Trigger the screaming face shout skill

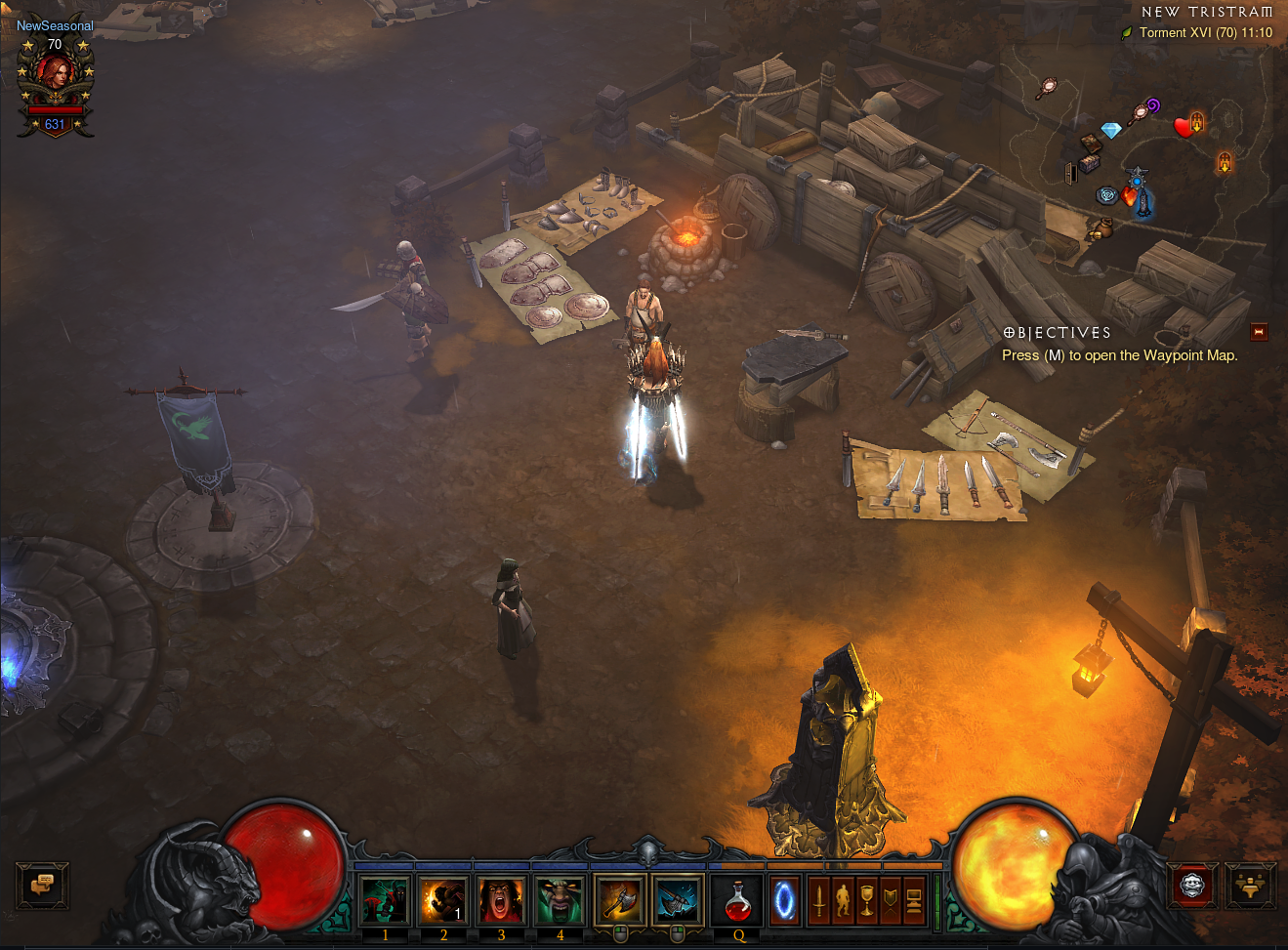coord(501,899)
